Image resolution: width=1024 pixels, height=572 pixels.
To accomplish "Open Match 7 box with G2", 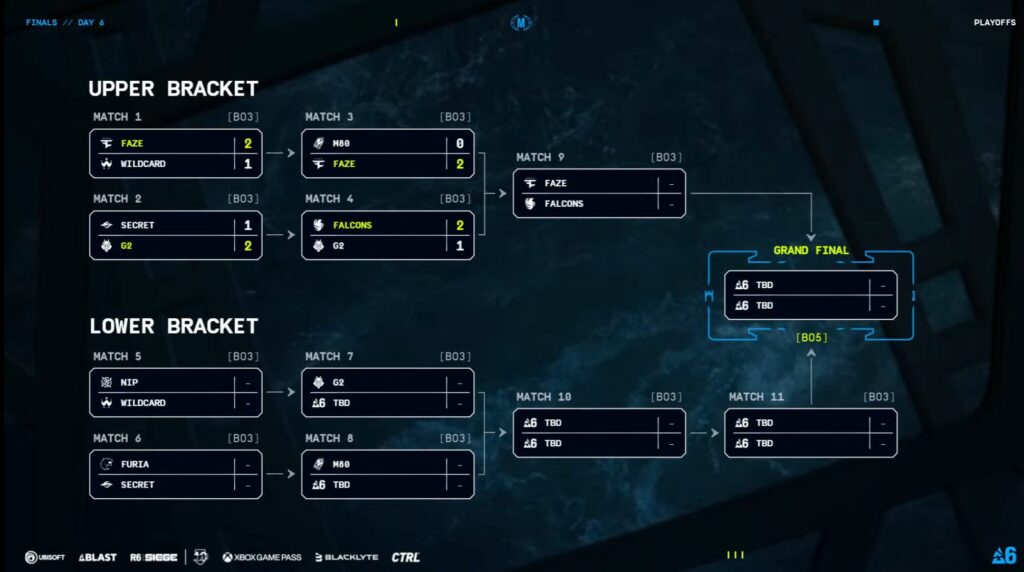I will [387, 393].
